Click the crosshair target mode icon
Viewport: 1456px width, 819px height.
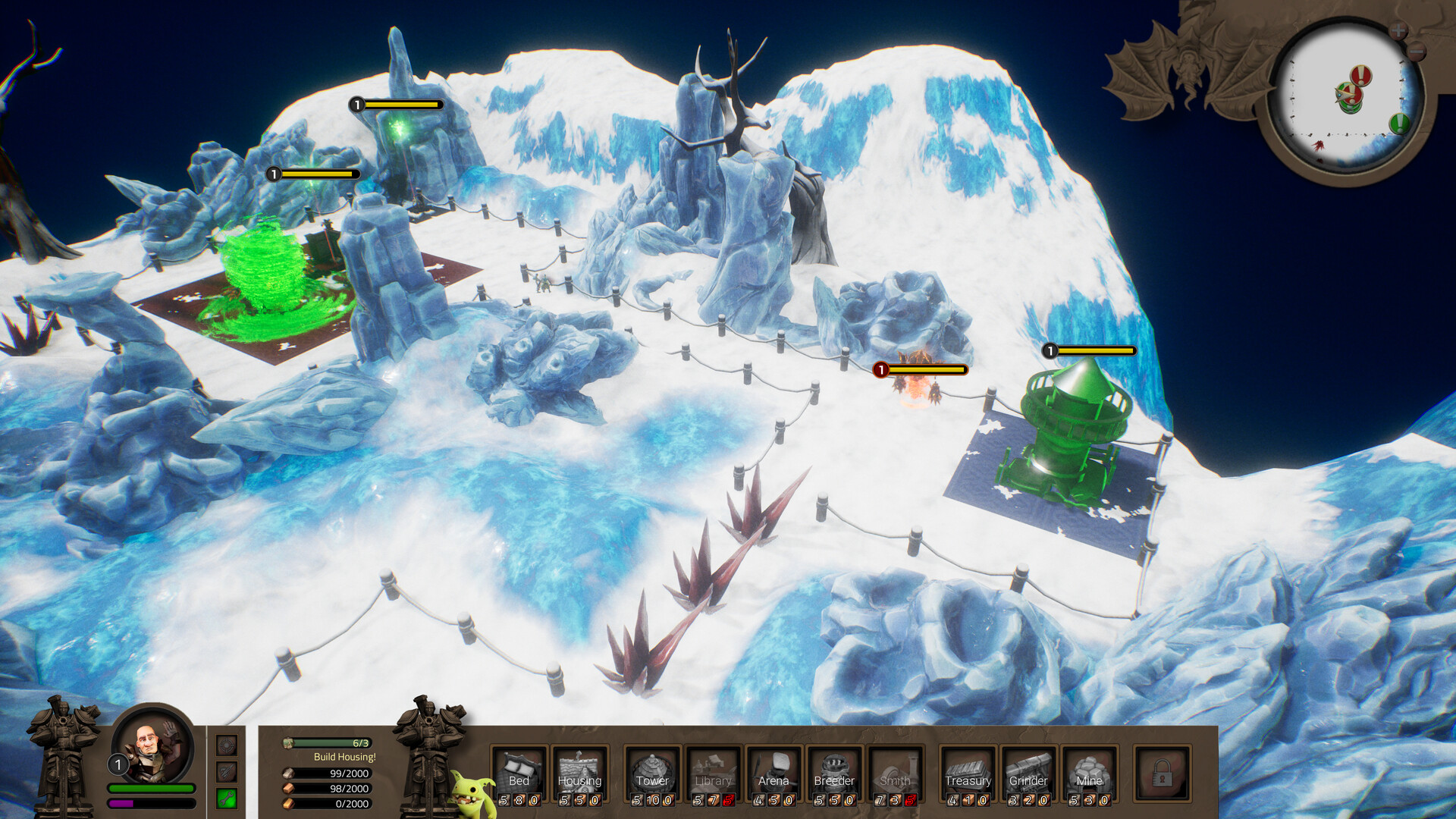[227, 745]
